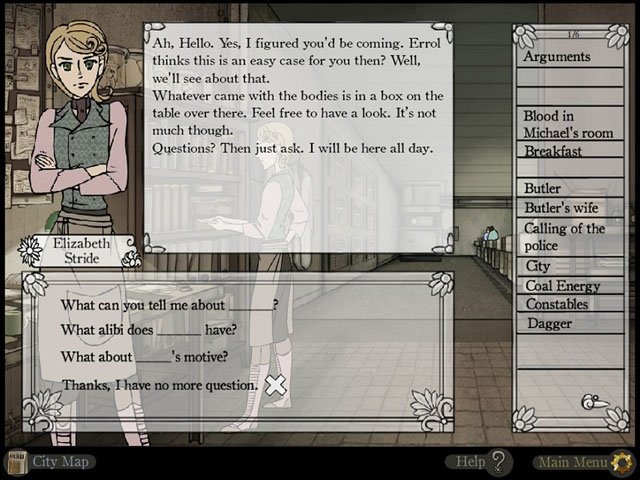This screenshot has width=640, height=480.
Task: Select the question about motive
Action: pyautogui.click(x=144, y=356)
